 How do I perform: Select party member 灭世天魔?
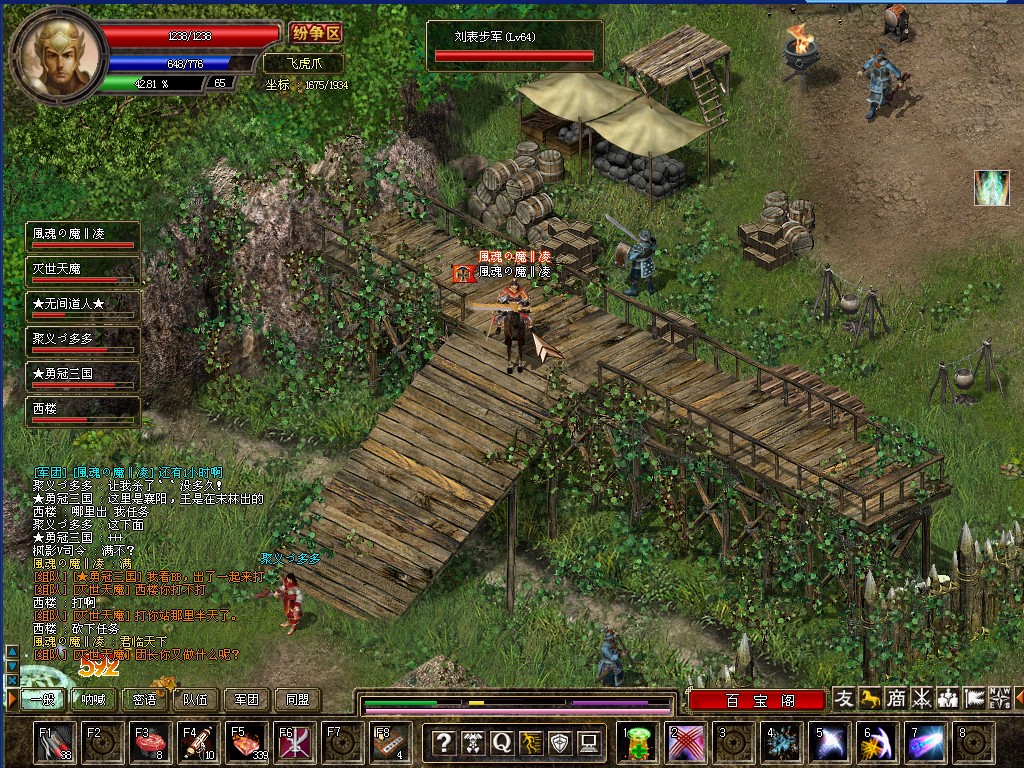(x=82, y=271)
